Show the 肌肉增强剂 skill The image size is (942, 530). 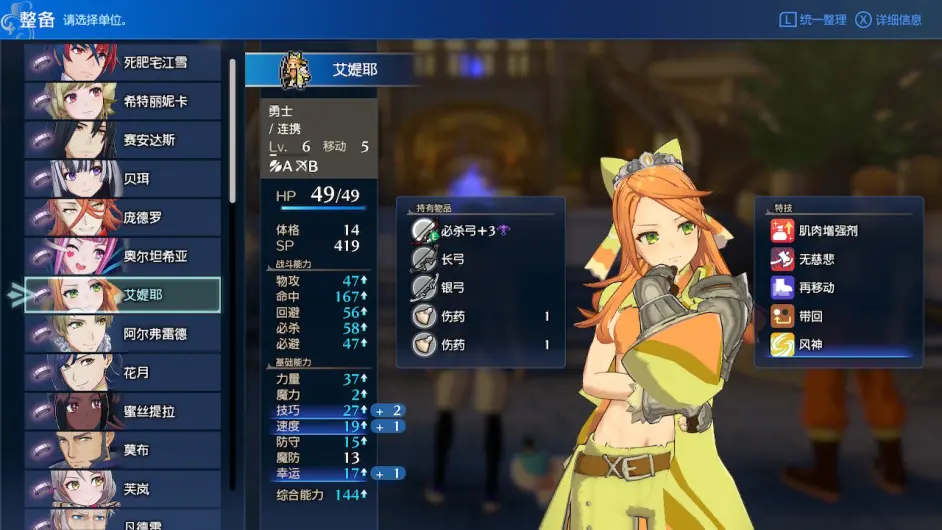coord(827,231)
